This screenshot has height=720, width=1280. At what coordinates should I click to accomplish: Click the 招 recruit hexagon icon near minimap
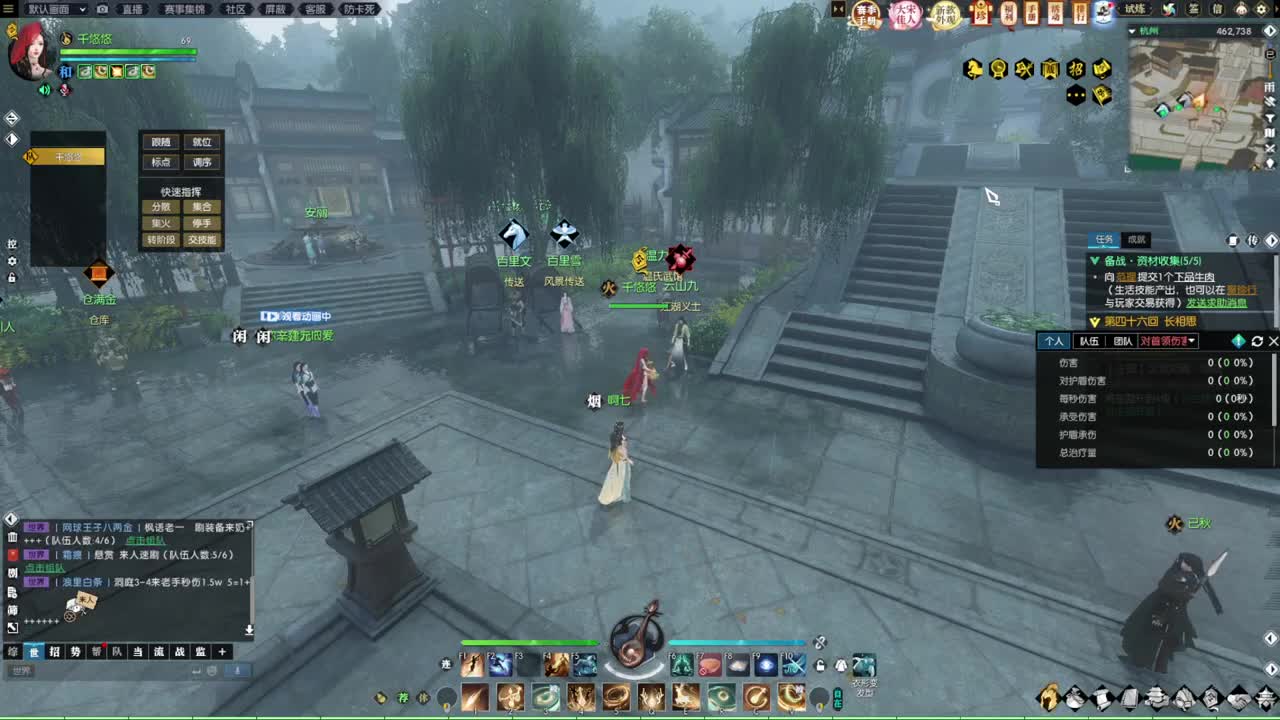(x=1077, y=67)
